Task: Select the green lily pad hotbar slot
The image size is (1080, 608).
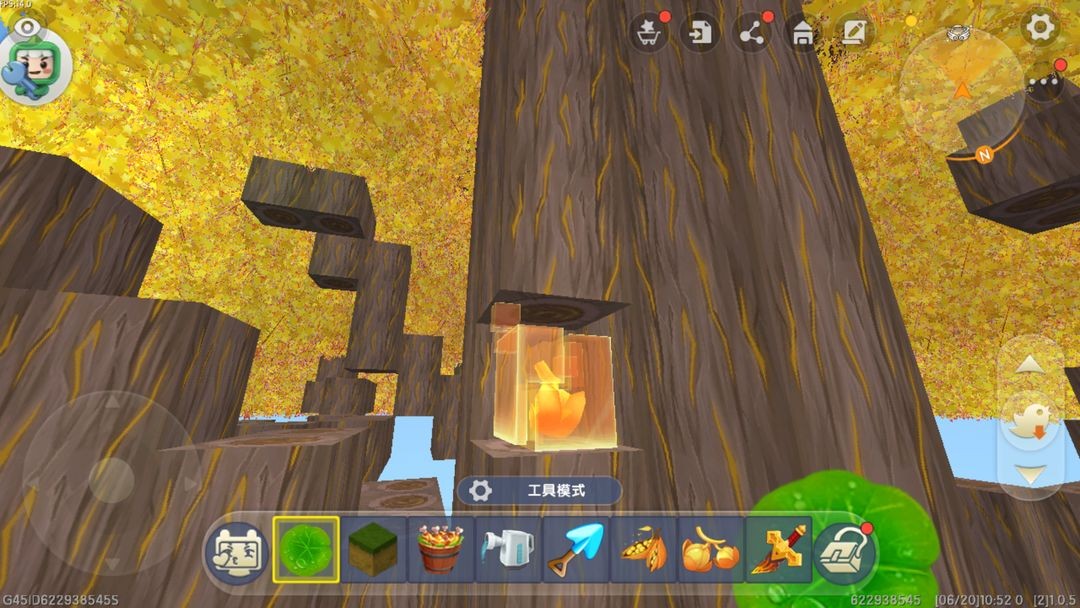Action: 306,550
